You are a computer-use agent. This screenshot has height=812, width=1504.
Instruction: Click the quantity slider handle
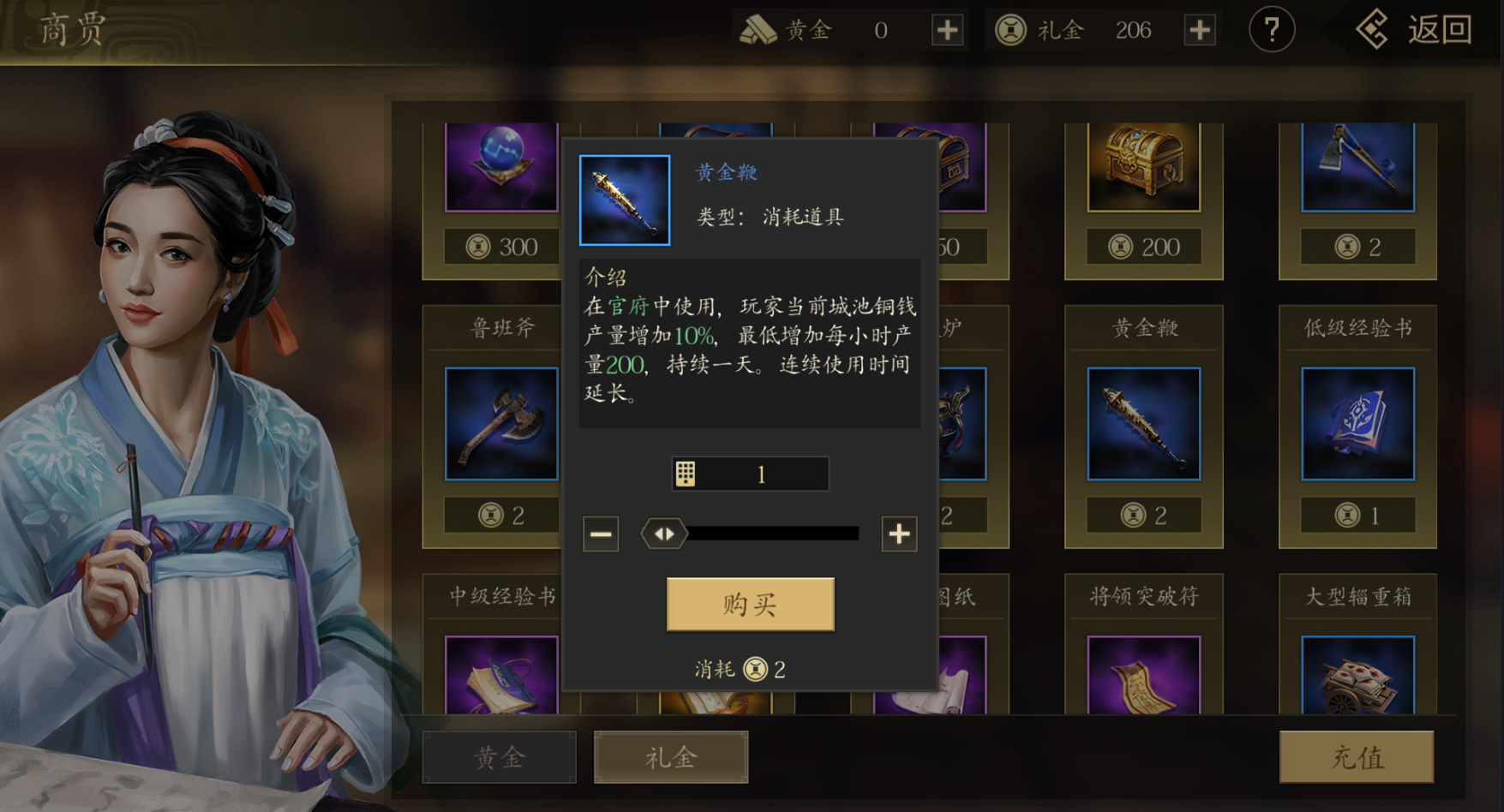pos(664,534)
